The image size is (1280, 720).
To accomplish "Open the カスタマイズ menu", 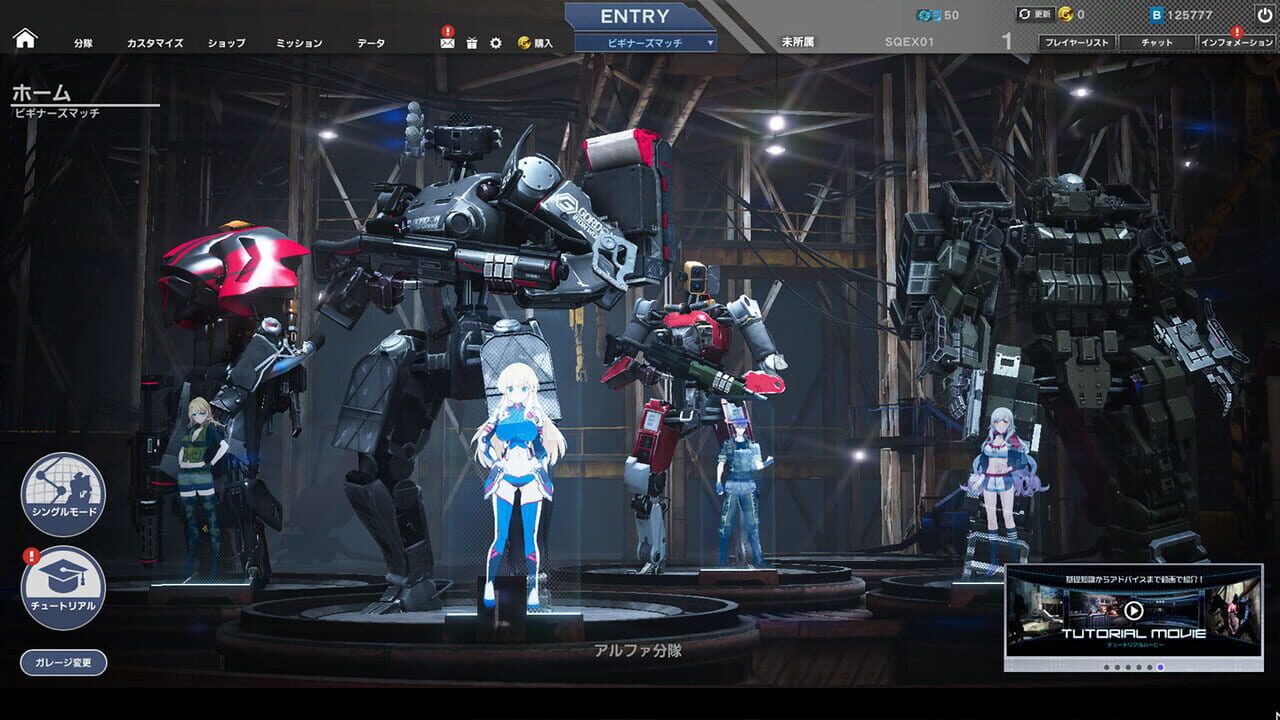I will (x=156, y=42).
